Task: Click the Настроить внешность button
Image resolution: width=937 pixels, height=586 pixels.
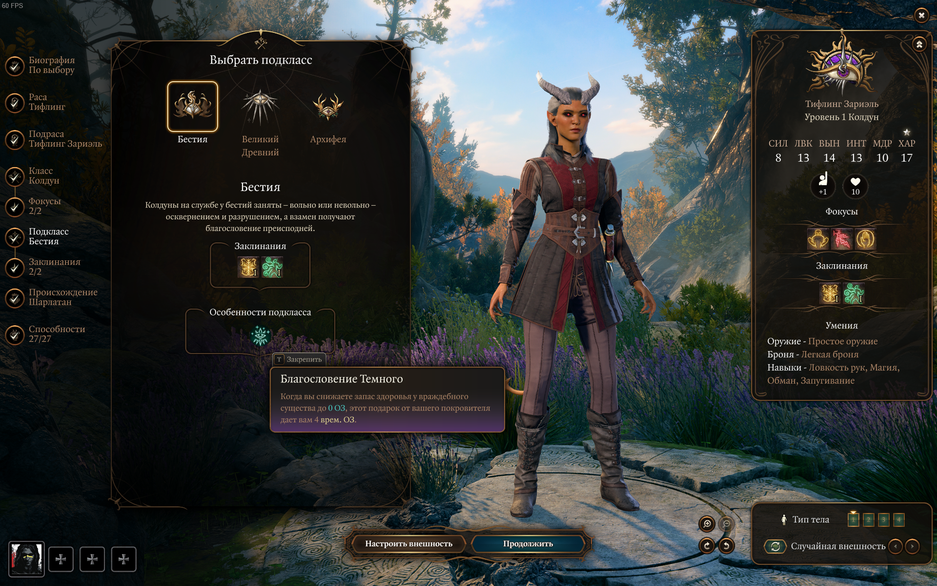Action: click(x=409, y=544)
